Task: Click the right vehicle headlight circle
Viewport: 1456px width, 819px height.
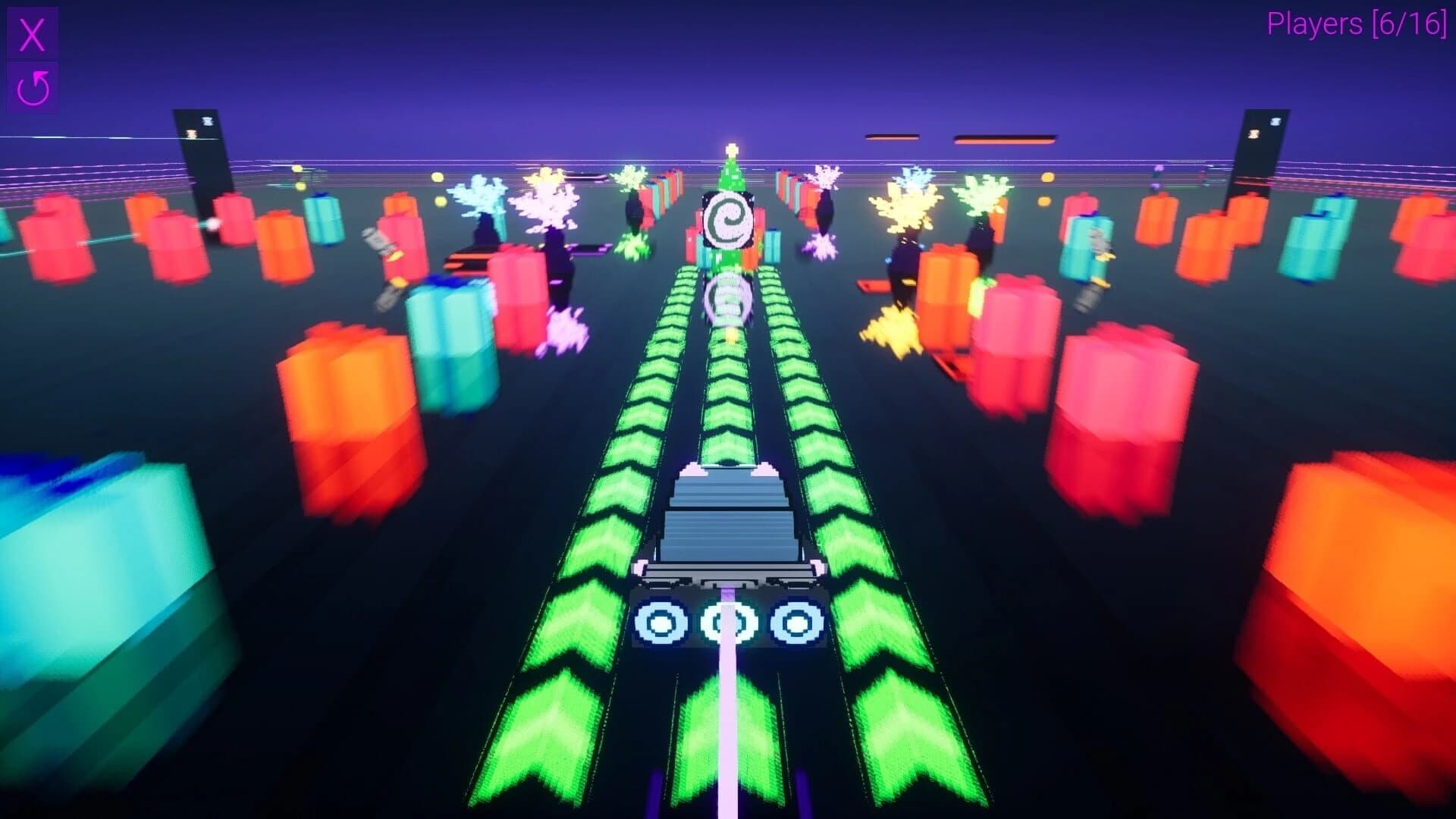Action: click(x=795, y=622)
